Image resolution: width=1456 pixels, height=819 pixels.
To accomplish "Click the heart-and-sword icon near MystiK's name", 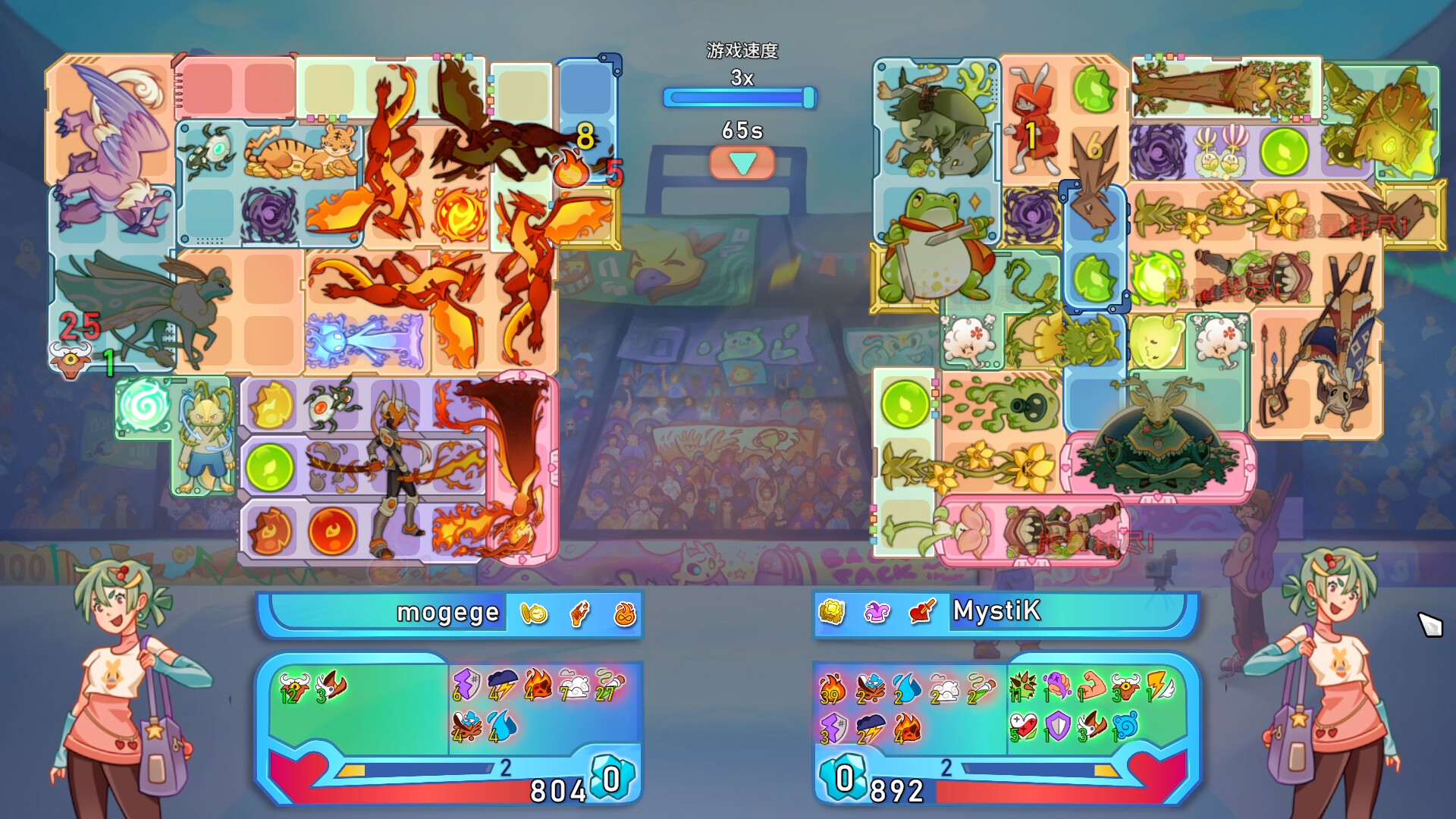I will (921, 611).
